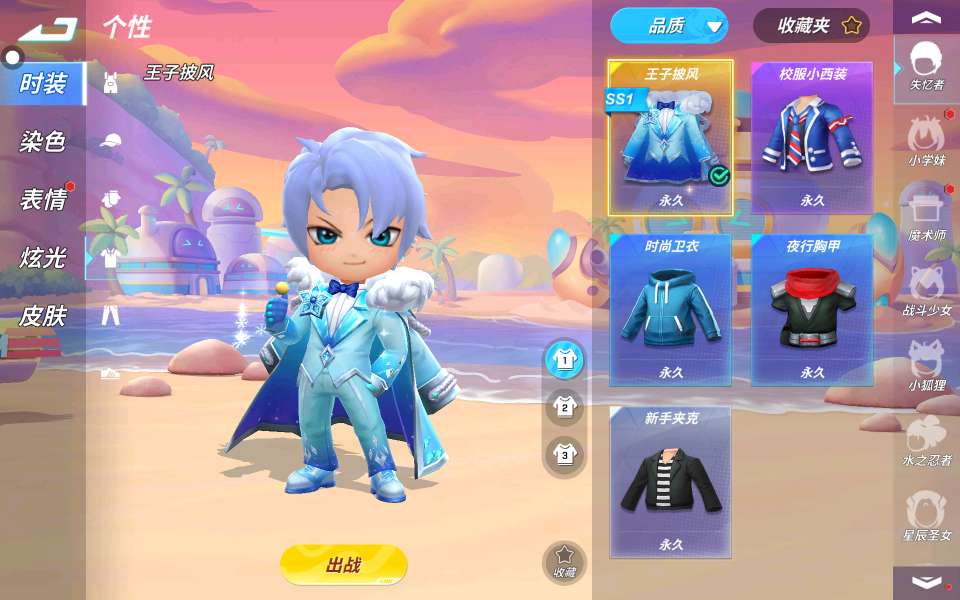960x600 pixels.
Task: Select the 炫光 glow tab
Action: [42, 258]
